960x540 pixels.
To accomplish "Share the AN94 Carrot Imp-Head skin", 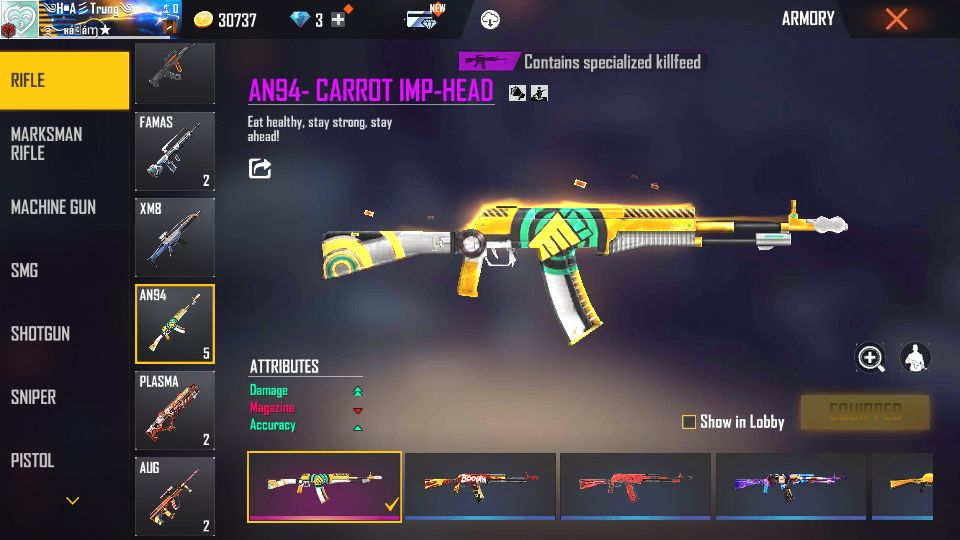I will 260,168.
